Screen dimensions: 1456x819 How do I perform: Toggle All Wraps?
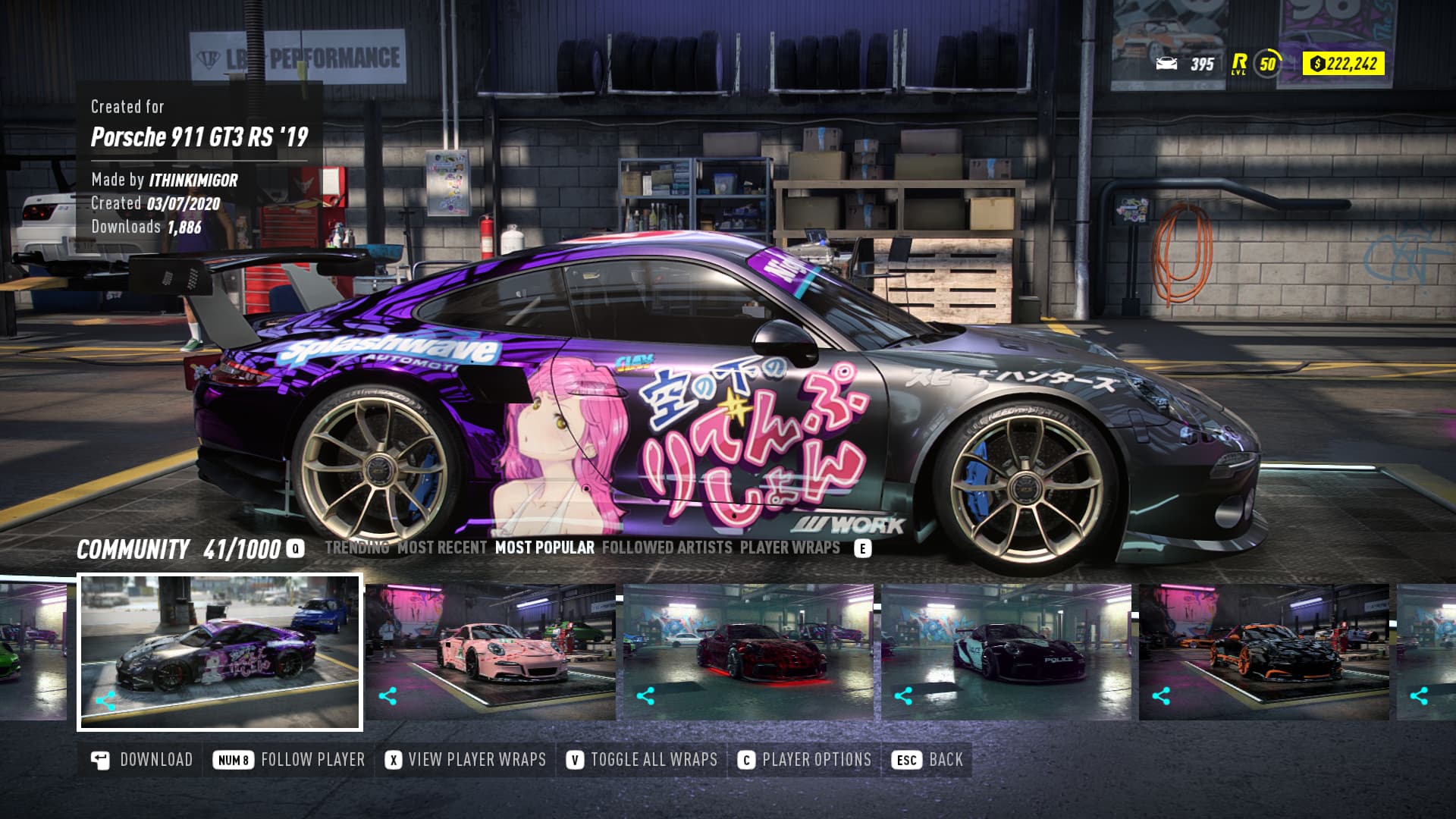coord(642,760)
